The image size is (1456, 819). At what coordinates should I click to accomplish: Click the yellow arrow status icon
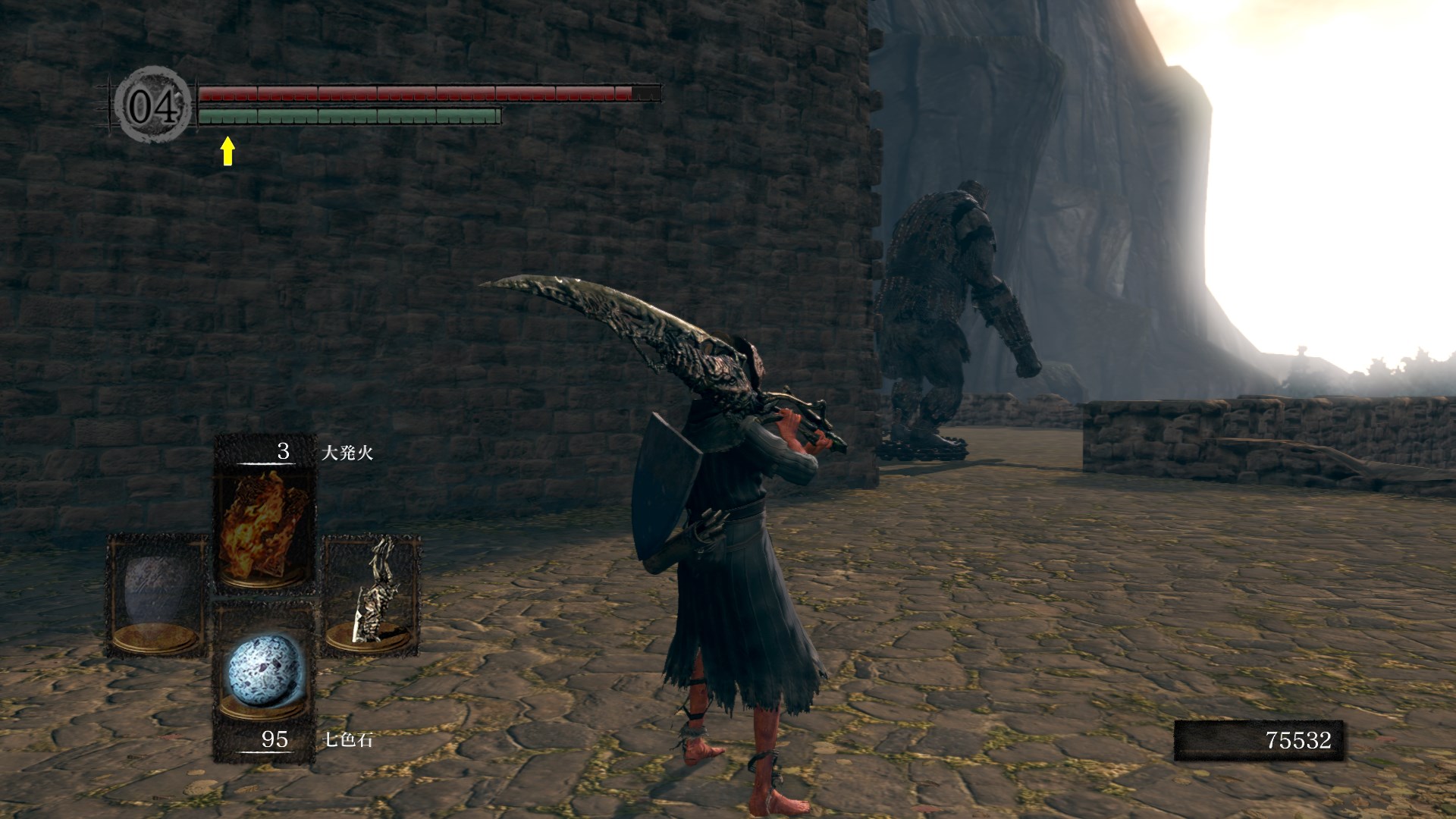point(227,150)
